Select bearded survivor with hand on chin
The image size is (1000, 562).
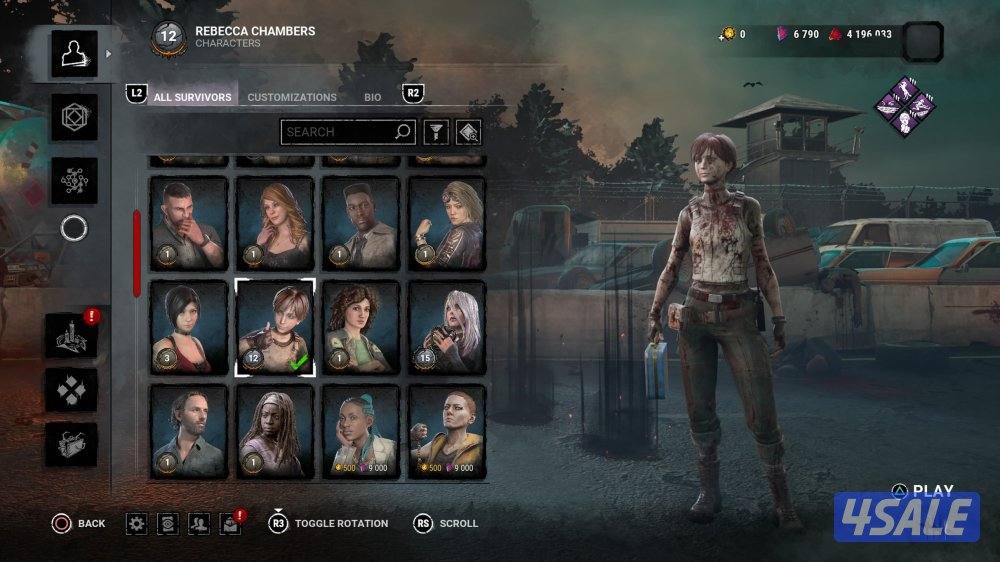pos(189,224)
